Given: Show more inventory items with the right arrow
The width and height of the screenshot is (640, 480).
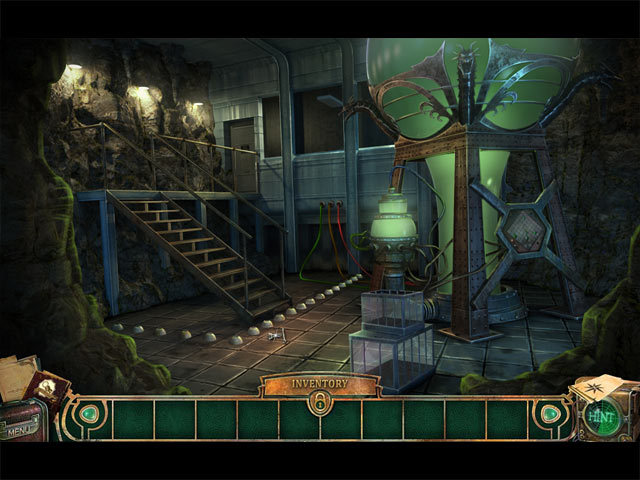Looking at the screenshot, I should tap(549, 414).
